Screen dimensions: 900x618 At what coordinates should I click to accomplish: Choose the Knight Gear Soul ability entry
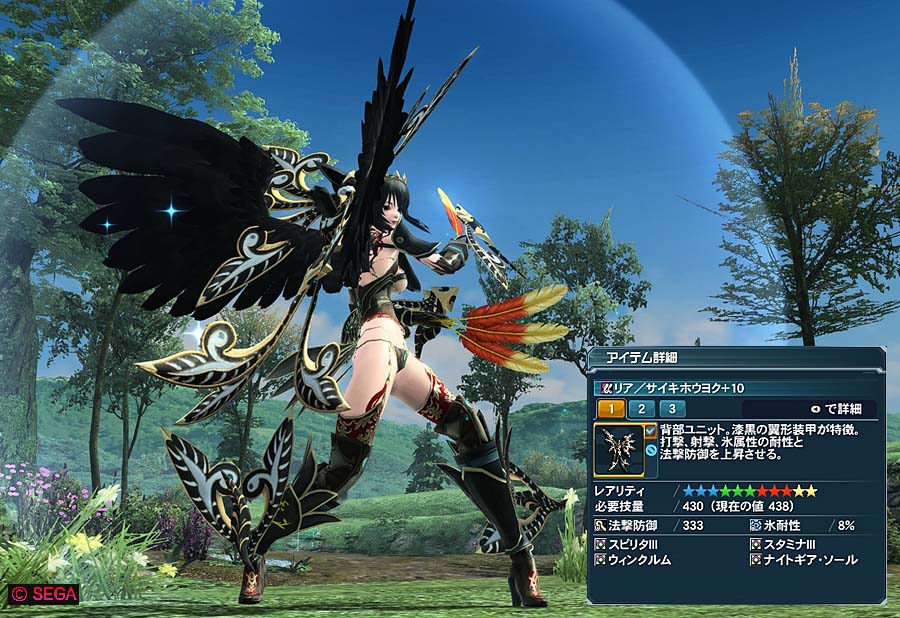click(810, 560)
